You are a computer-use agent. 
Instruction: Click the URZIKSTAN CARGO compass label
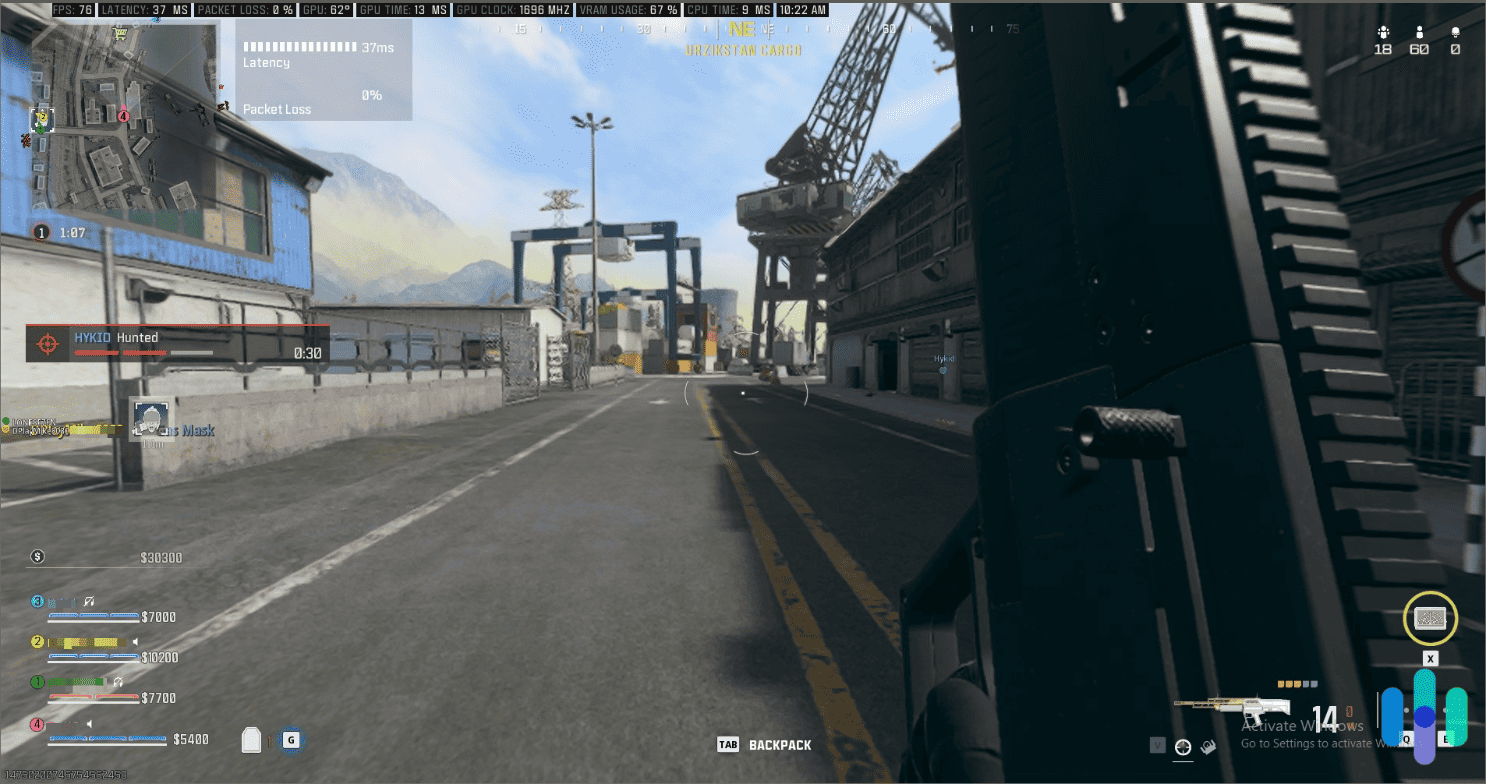[744, 49]
